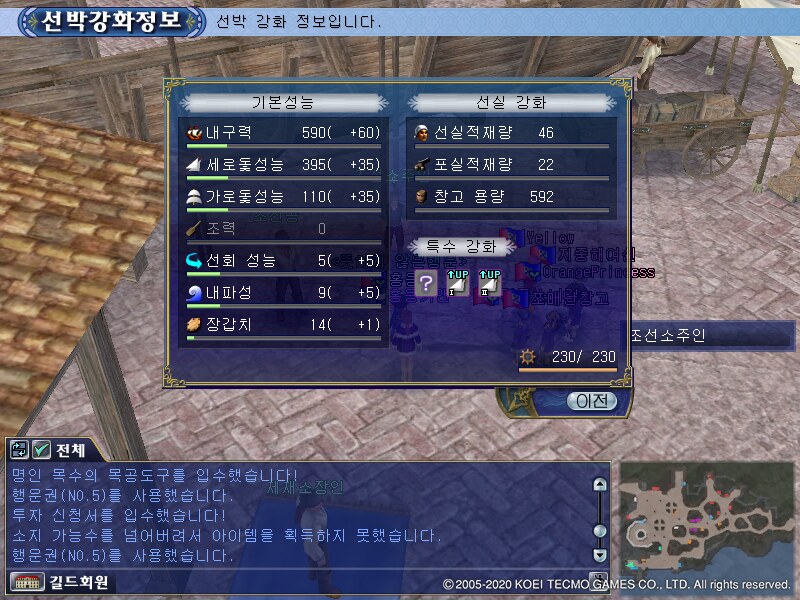Select the 조선소주인 shipyard master name tag
Image resolution: width=800 pixels, height=600 pixels.
(x=670, y=335)
